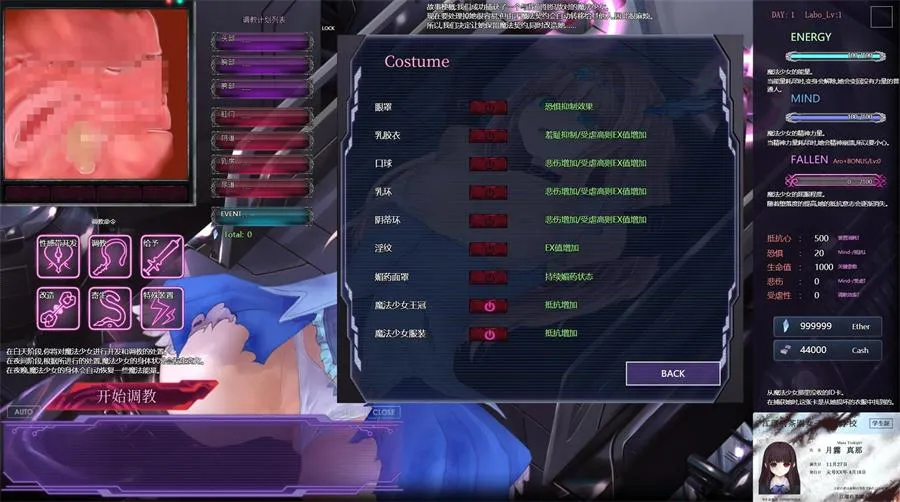Open the EVENT bar in the plan list
This screenshot has height=502, width=900.
pos(262,214)
